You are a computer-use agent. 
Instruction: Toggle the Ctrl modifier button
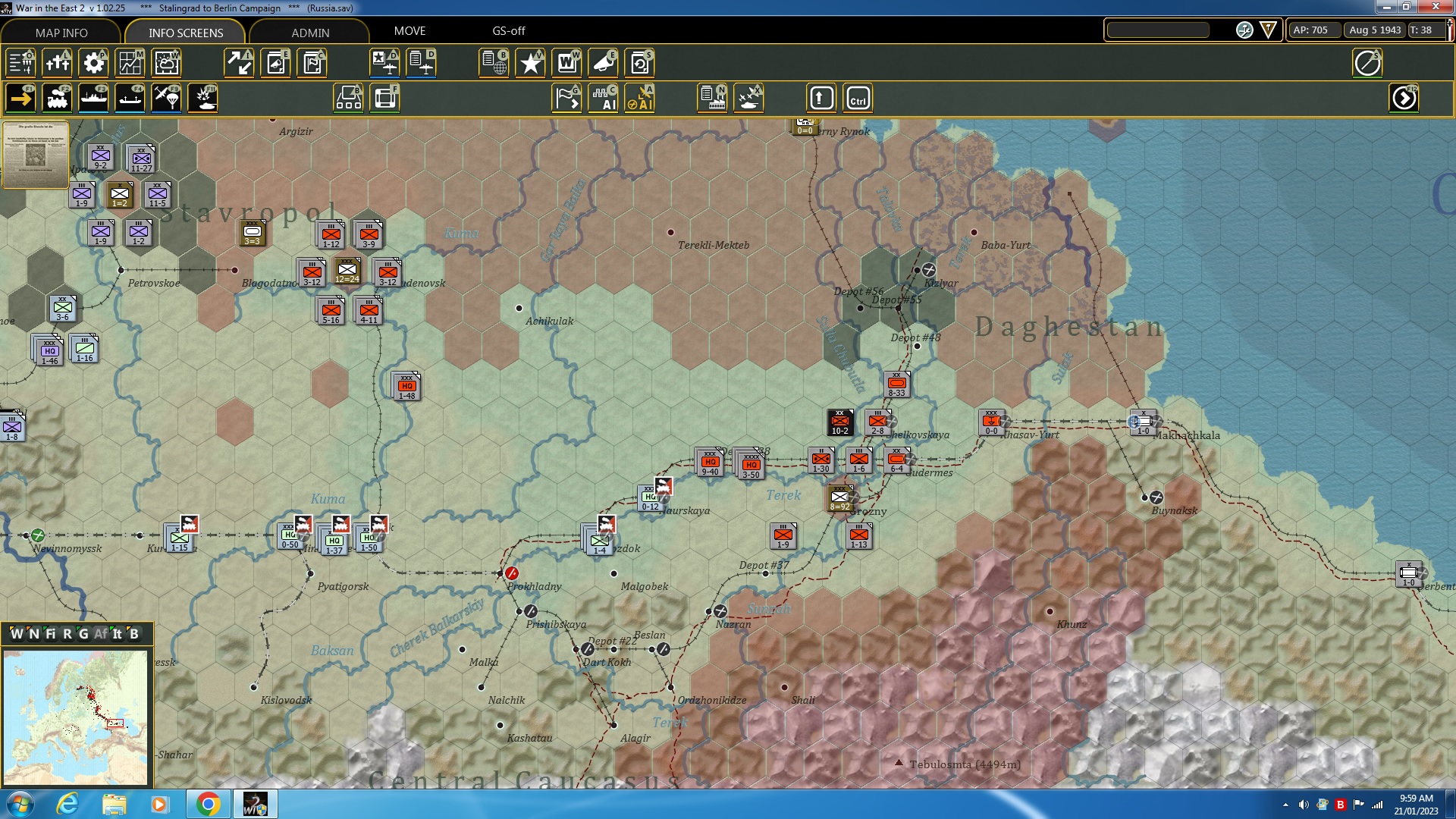point(858,98)
